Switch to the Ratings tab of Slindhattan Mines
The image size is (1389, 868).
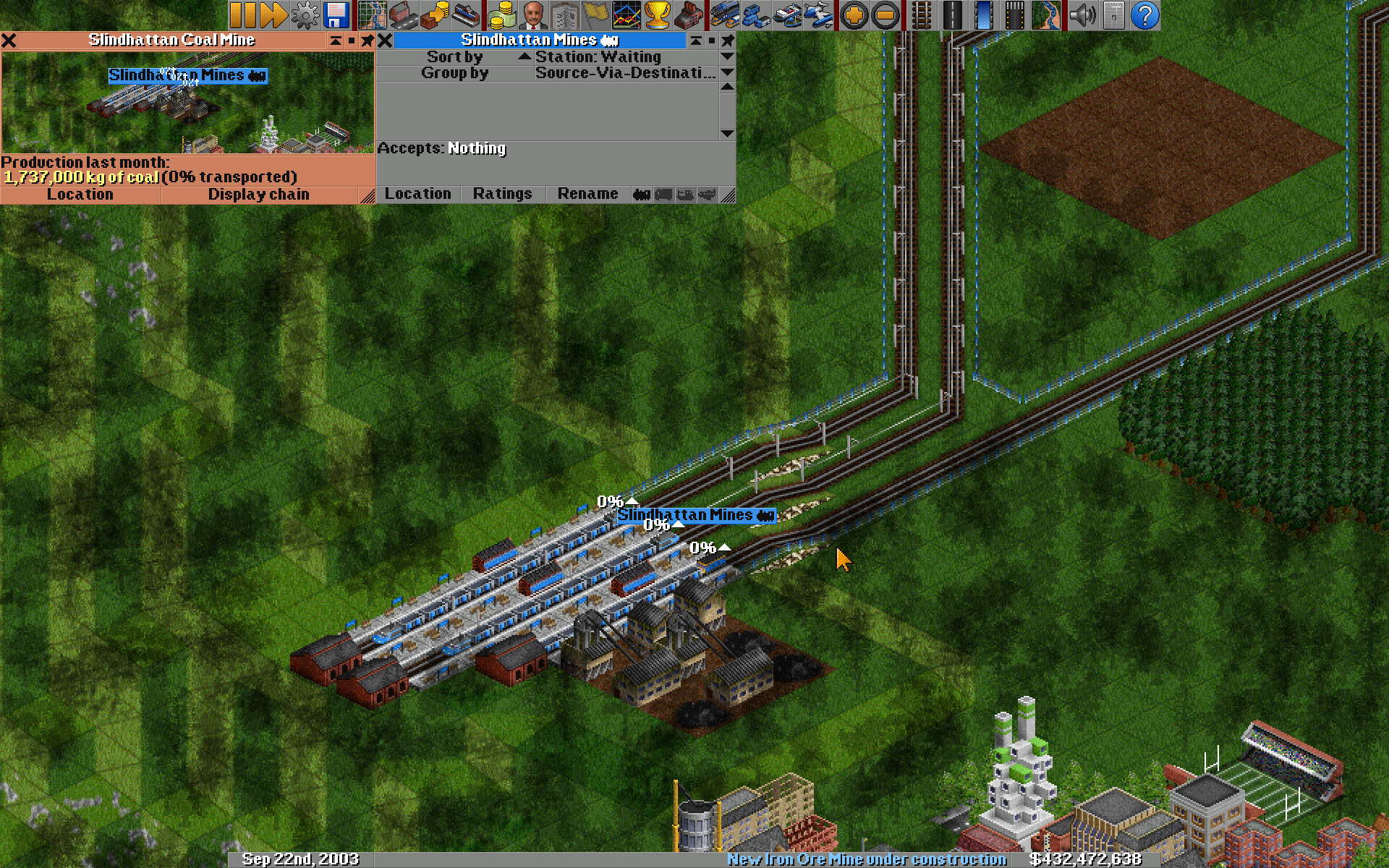(502, 194)
